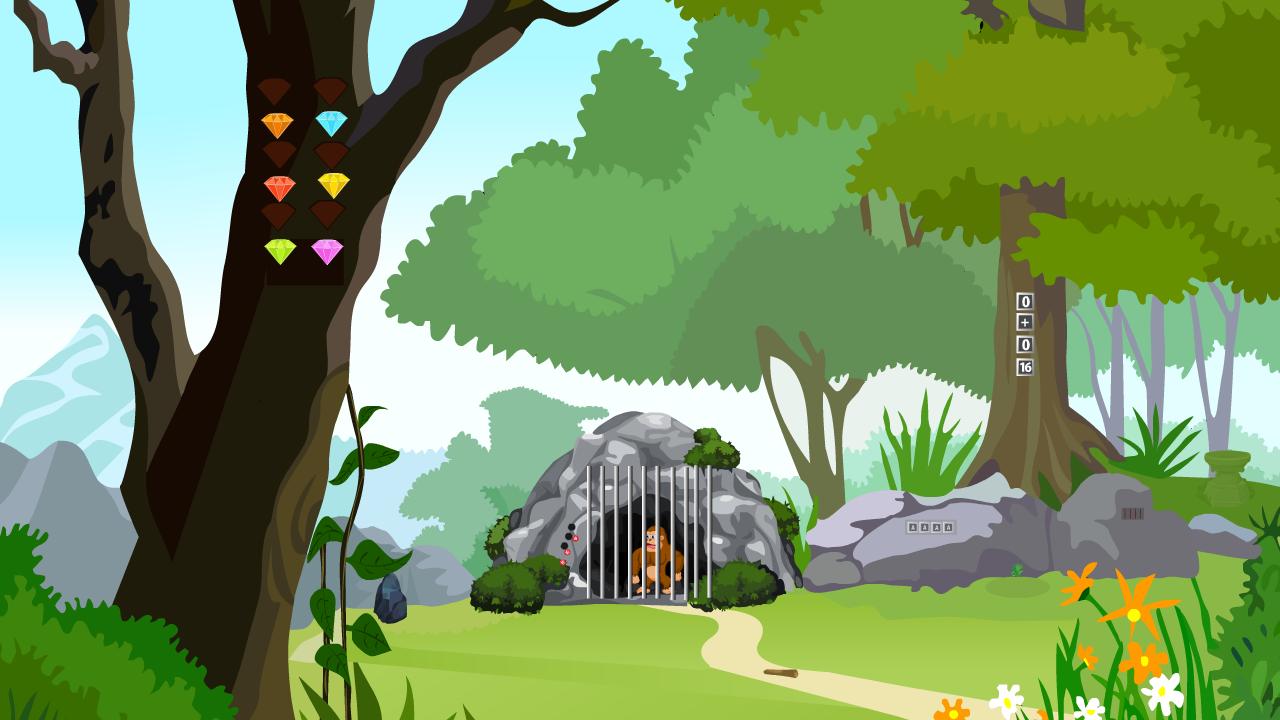Image resolution: width=1280 pixels, height=720 pixels.
Task: Choose the yellow gem on the trunk
Action: 333,184
